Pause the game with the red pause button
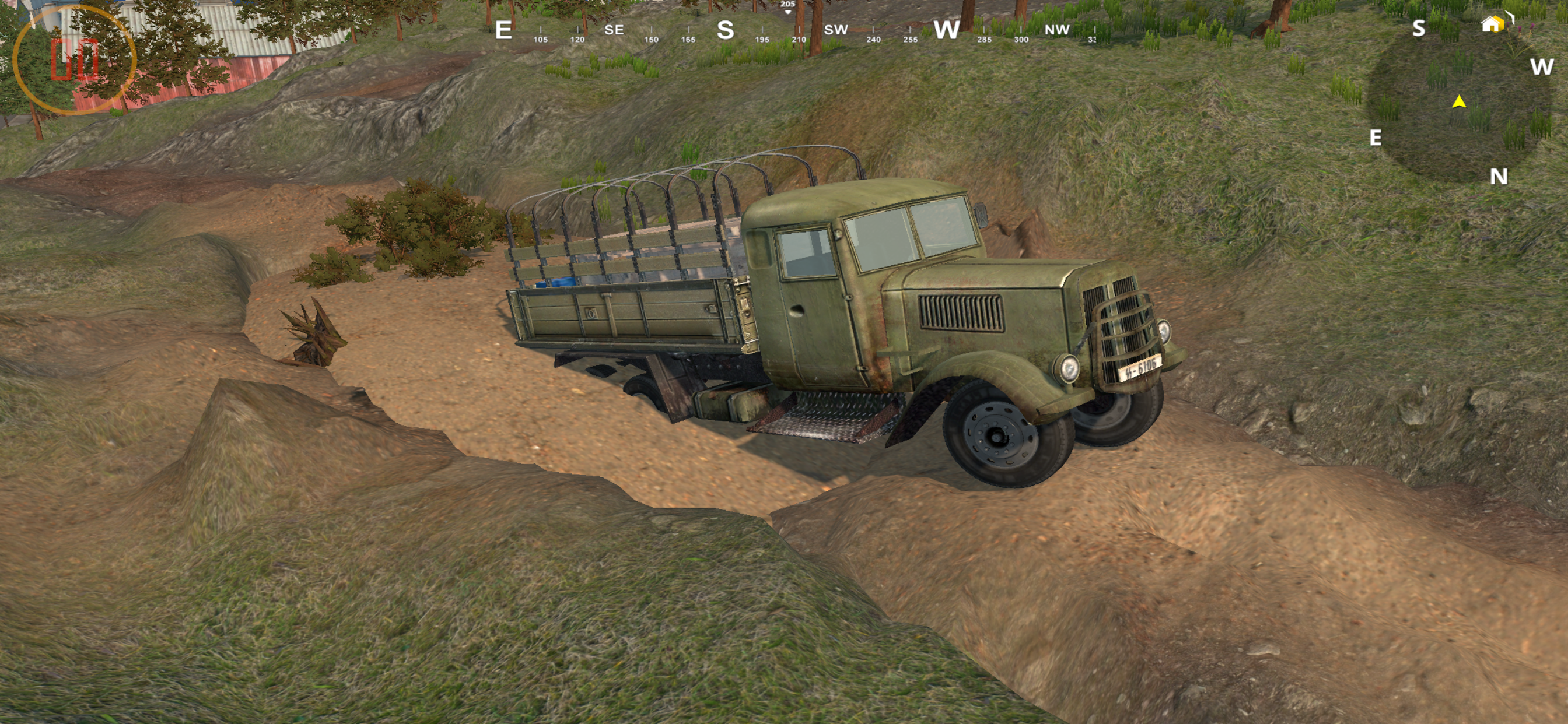1568x724 pixels. point(74,59)
